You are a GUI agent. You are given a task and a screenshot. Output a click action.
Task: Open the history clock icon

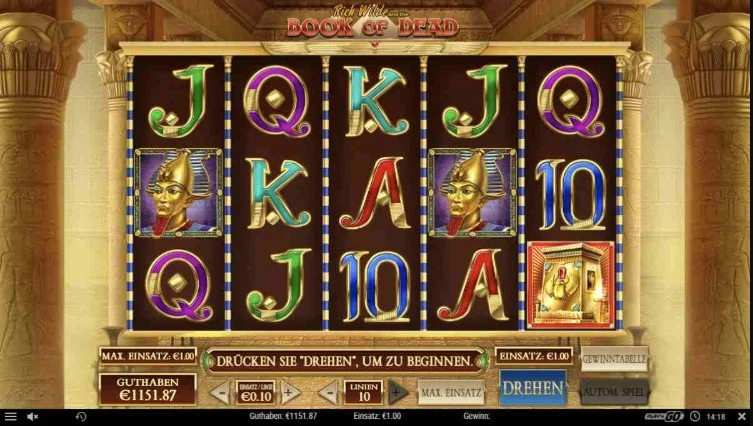tap(81, 416)
